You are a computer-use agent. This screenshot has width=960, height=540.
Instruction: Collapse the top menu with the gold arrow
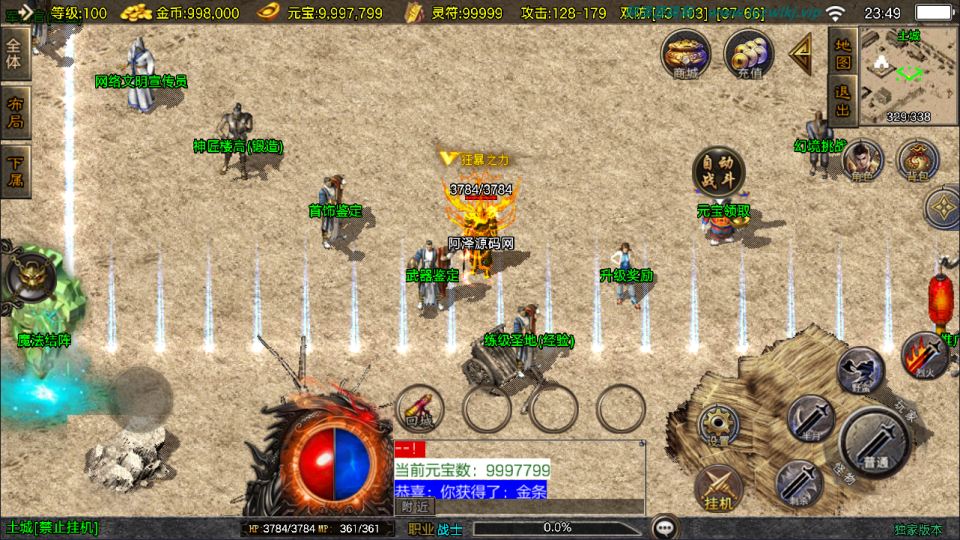point(802,54)
